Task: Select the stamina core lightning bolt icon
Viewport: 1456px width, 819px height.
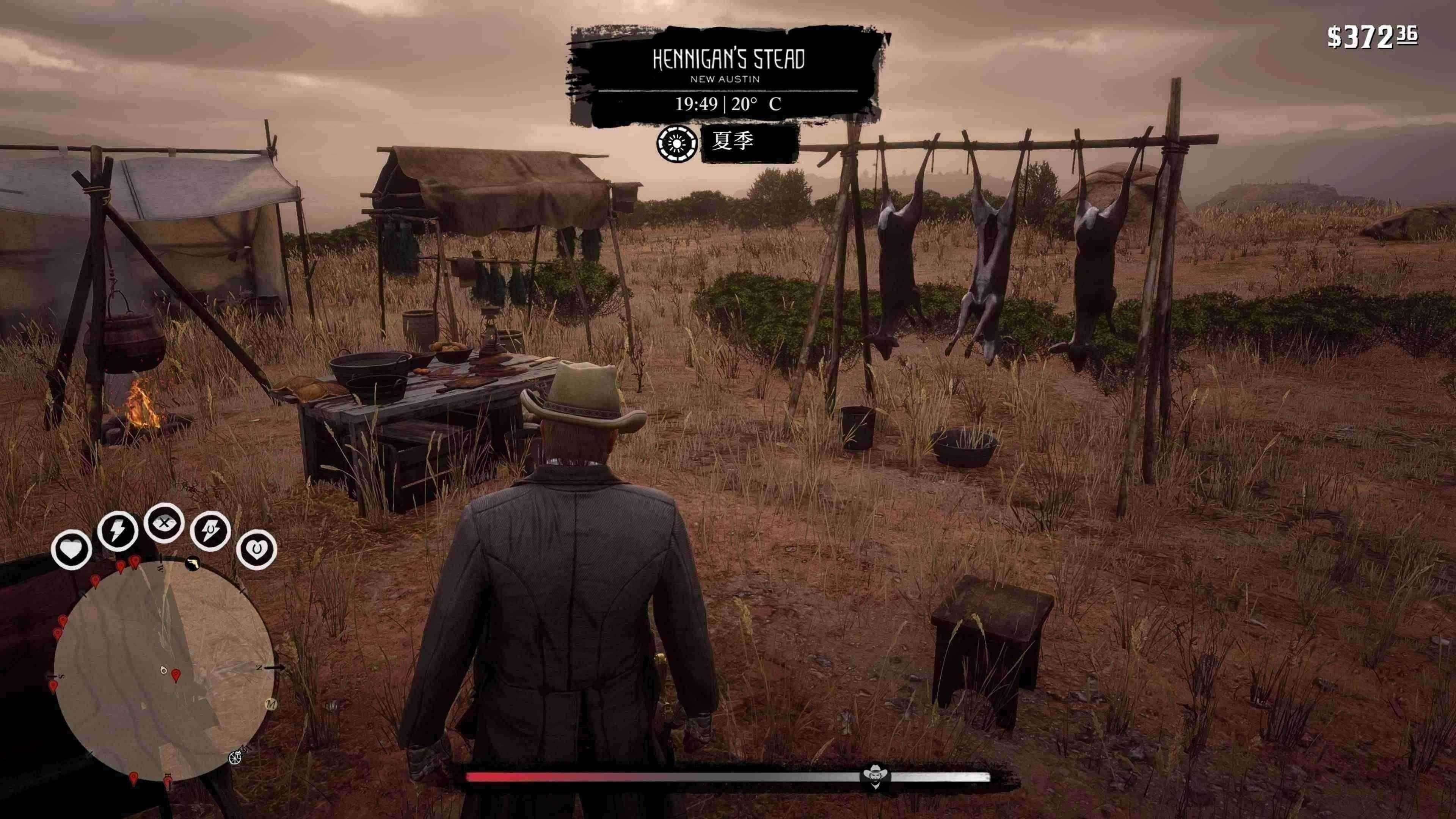Action: [118, 531]
